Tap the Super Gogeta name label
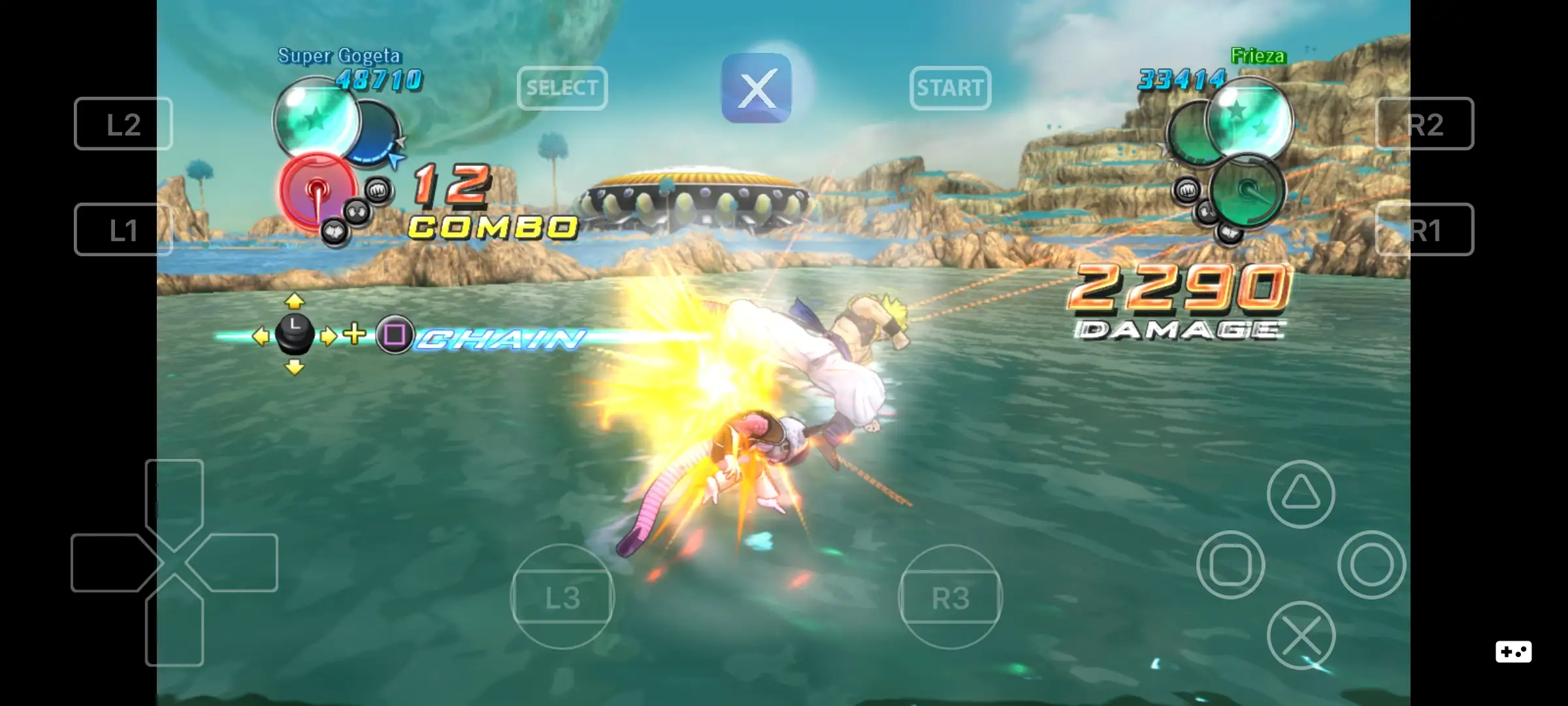Screen dimensions: 1568x706 pos(340,58)
